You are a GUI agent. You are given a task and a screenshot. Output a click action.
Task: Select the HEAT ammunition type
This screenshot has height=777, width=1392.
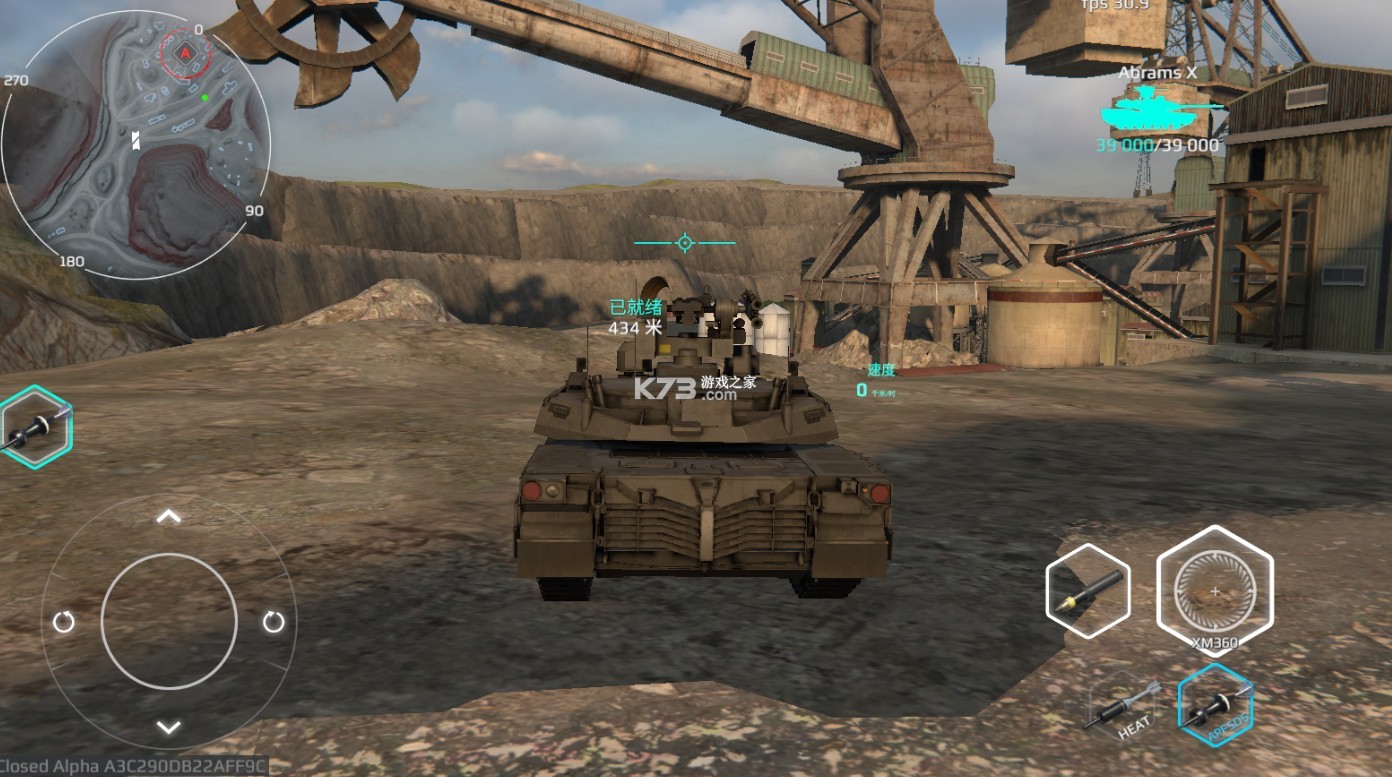tap(1126, 710)
